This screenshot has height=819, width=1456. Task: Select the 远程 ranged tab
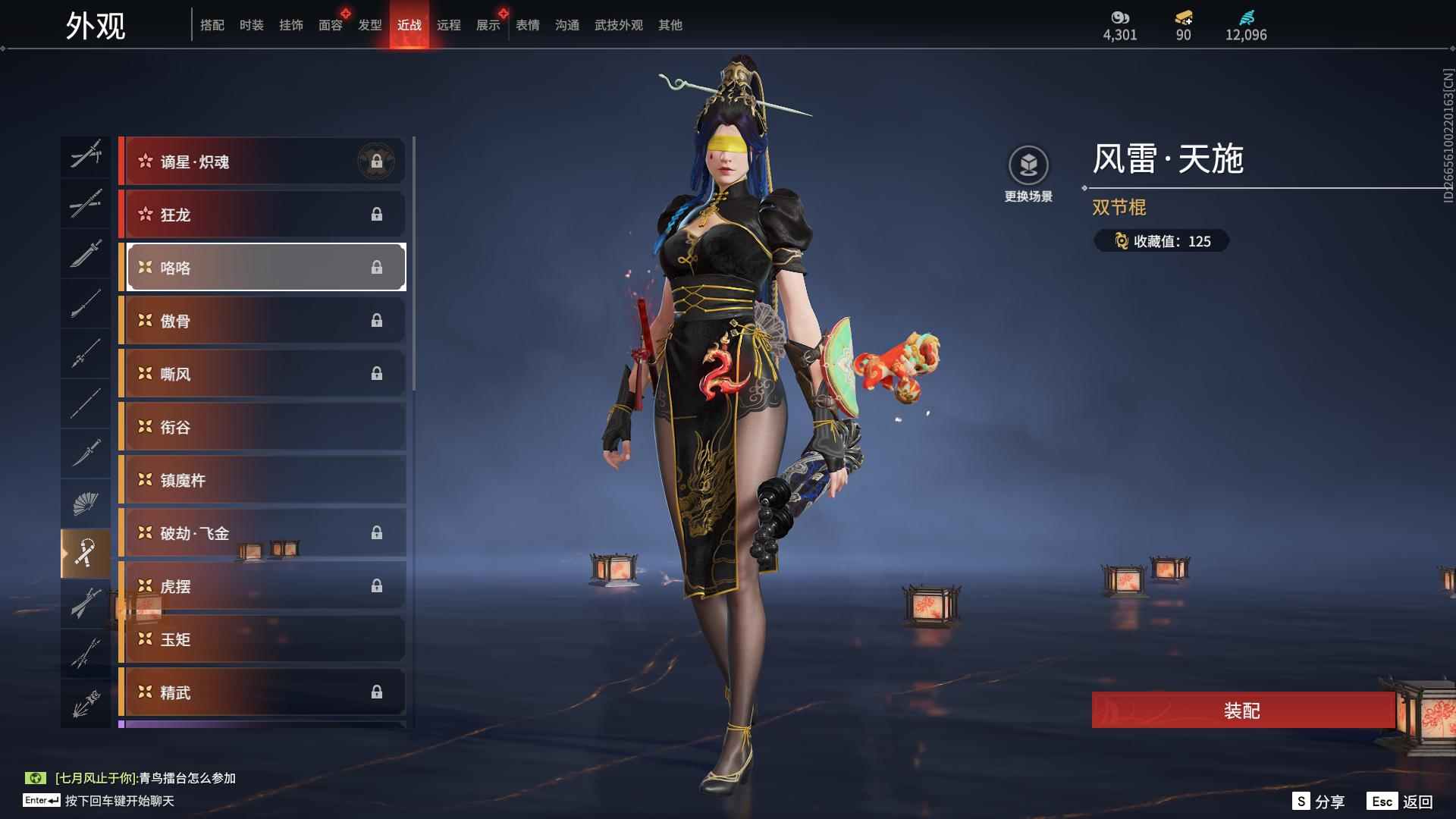pos(448,25)
